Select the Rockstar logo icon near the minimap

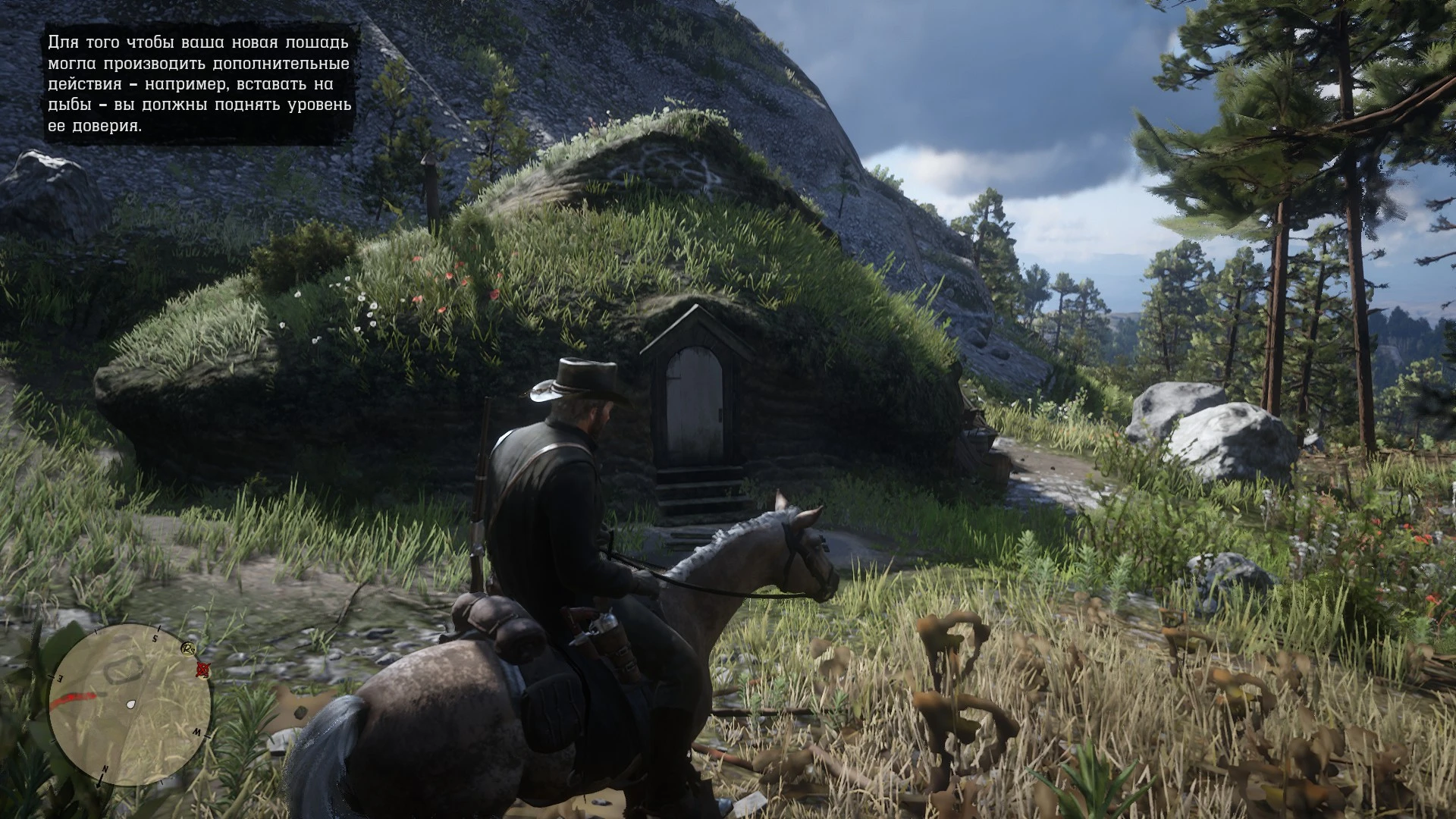(x=189, y=650)
